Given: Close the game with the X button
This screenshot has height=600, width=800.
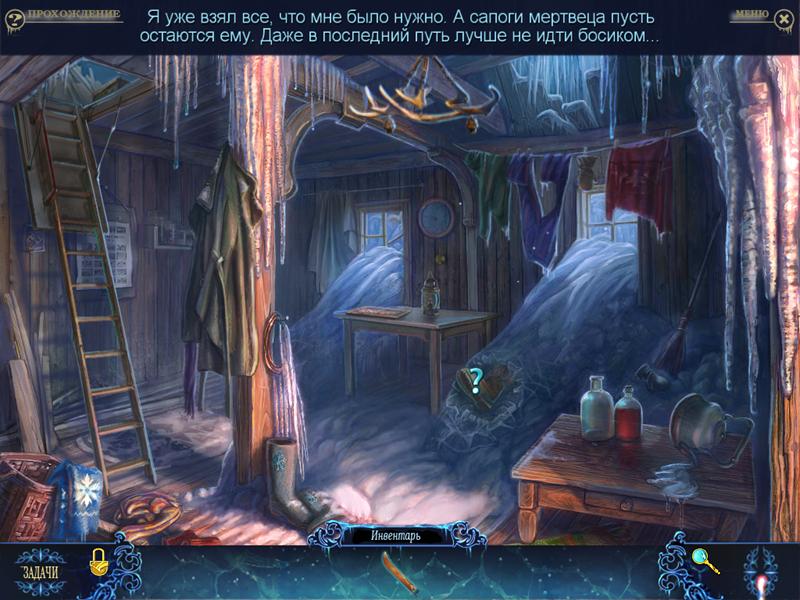Looking at the screenshot, I should point(782,16).
